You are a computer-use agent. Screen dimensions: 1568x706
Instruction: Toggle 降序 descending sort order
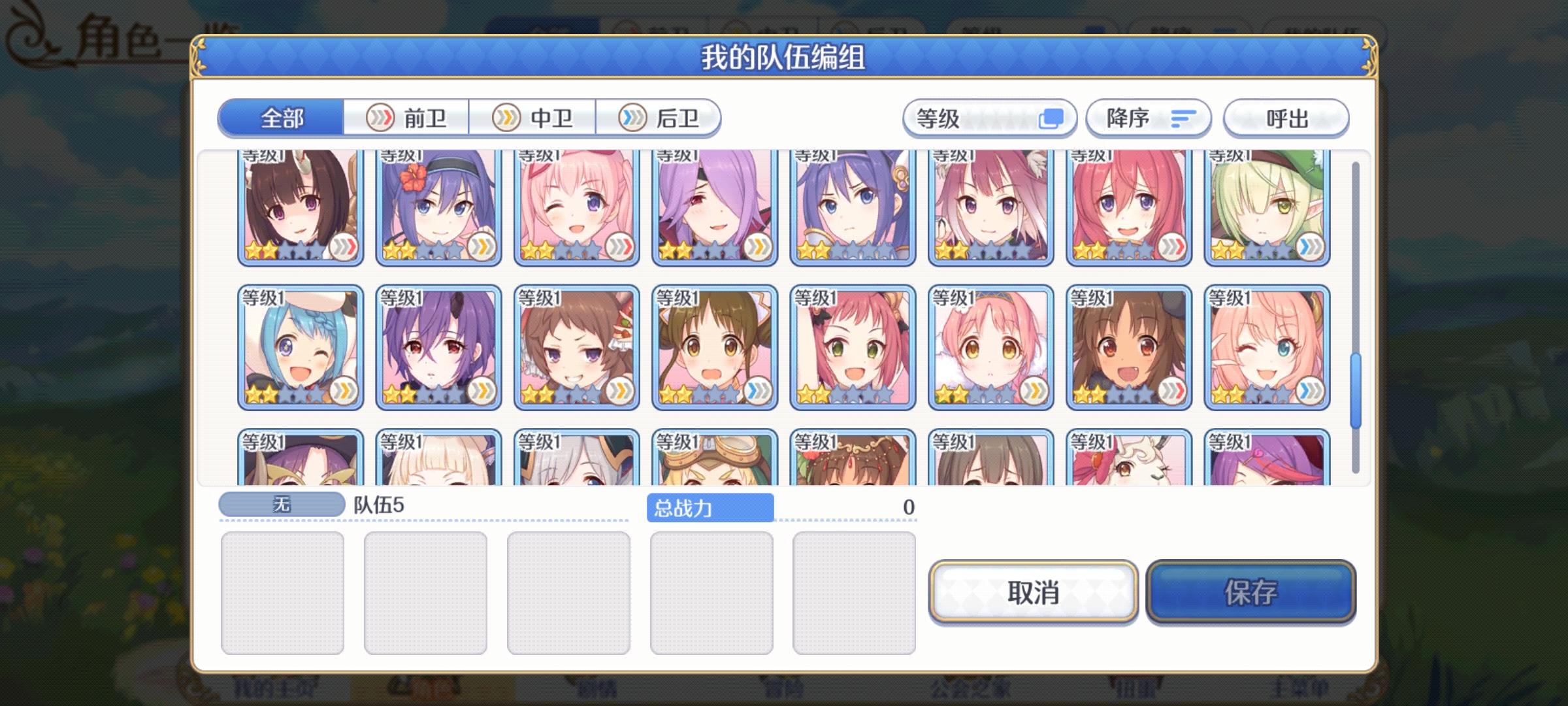tap(1147, 118)
